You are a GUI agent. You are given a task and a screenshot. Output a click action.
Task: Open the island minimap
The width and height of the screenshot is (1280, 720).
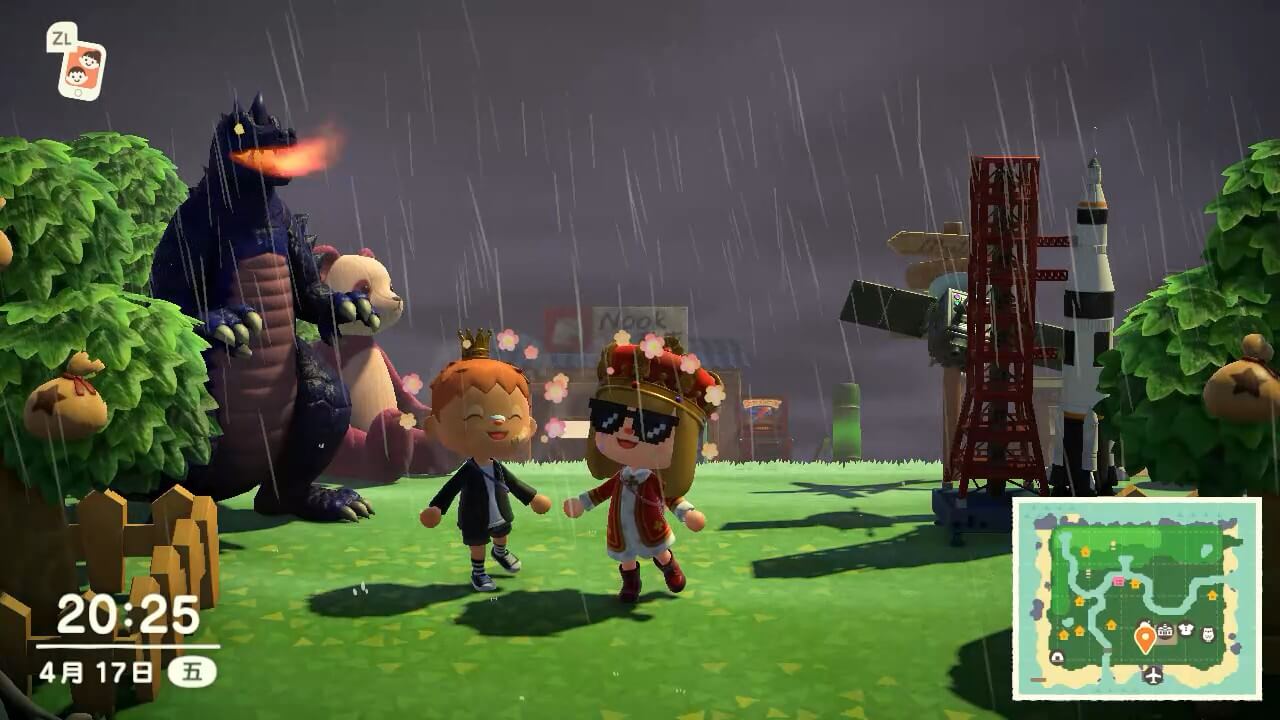[1136, 598]
